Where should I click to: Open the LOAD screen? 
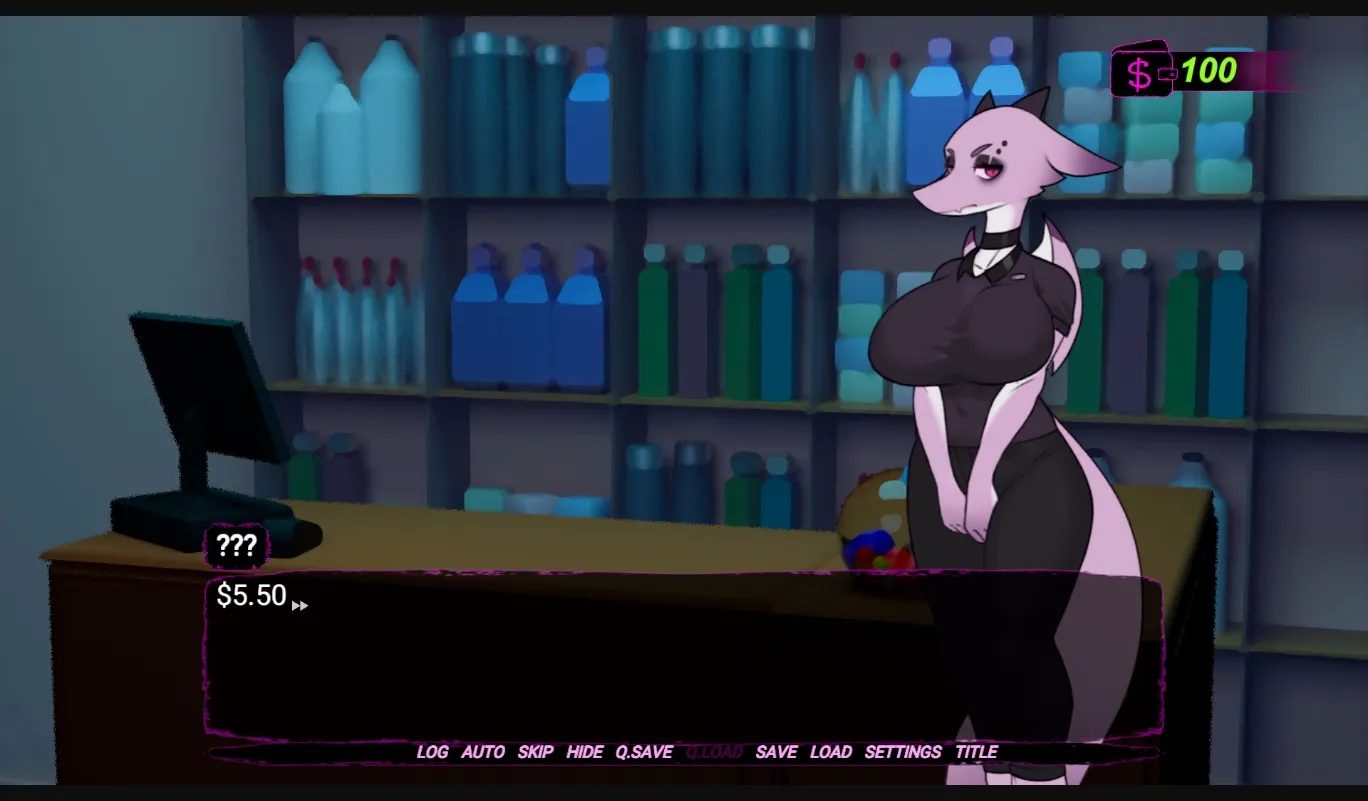tap(831, 752)
